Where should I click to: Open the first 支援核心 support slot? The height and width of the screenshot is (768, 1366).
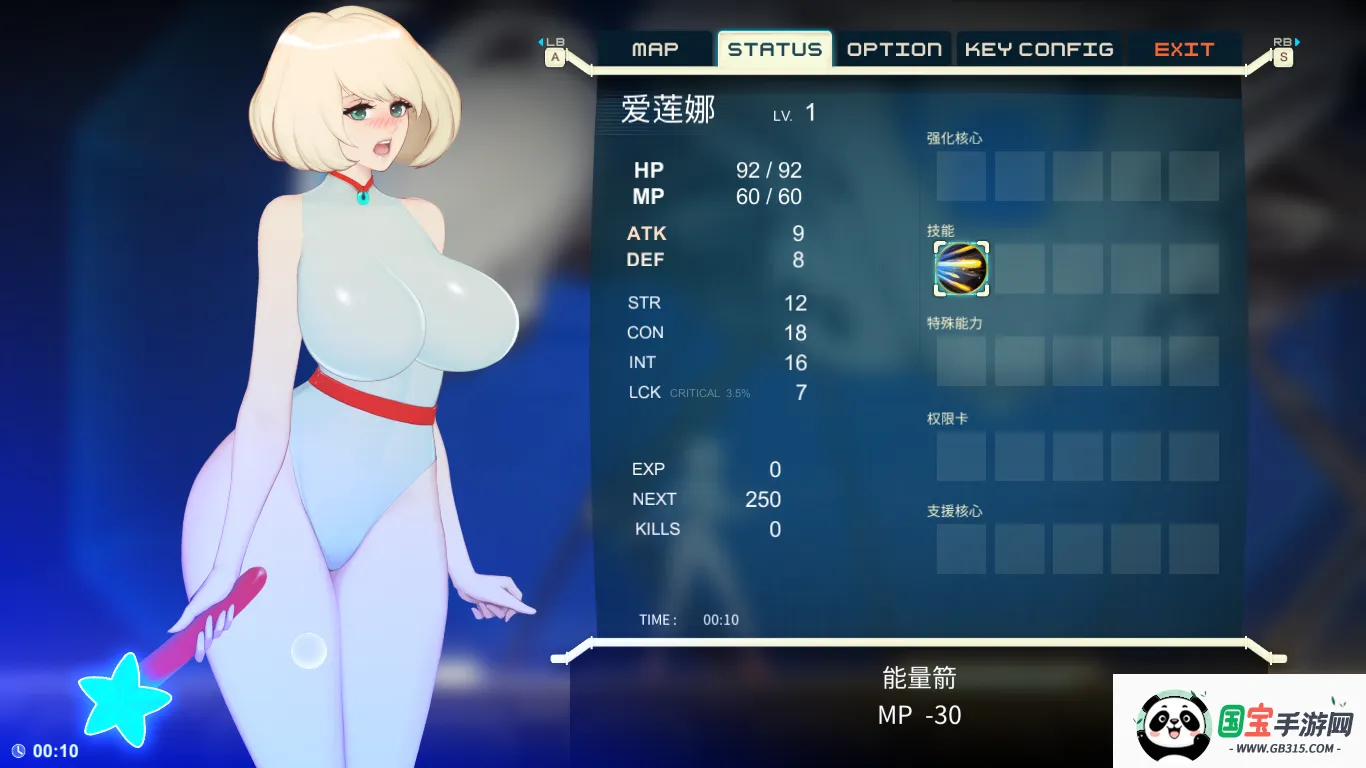960,549
